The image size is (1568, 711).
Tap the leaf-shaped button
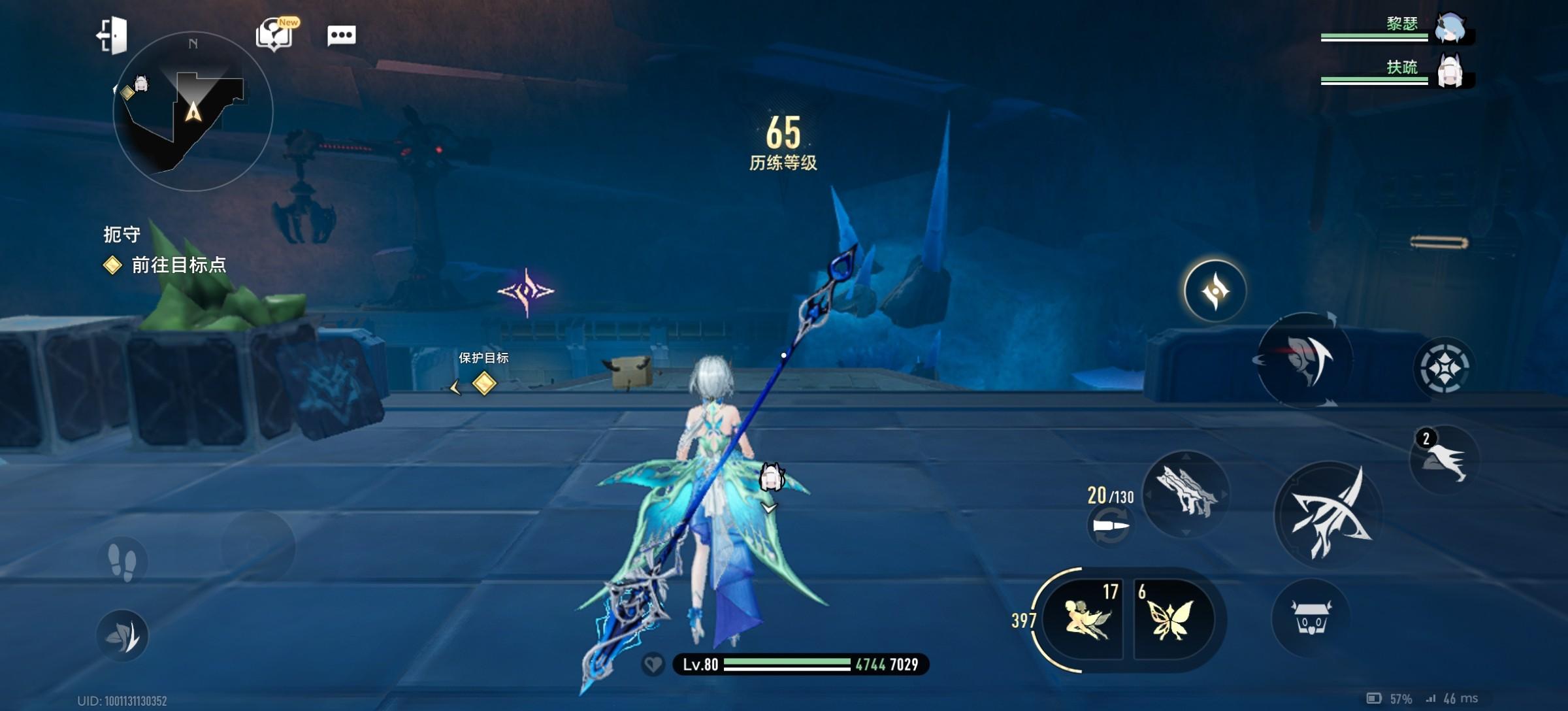tap(122, 635)
